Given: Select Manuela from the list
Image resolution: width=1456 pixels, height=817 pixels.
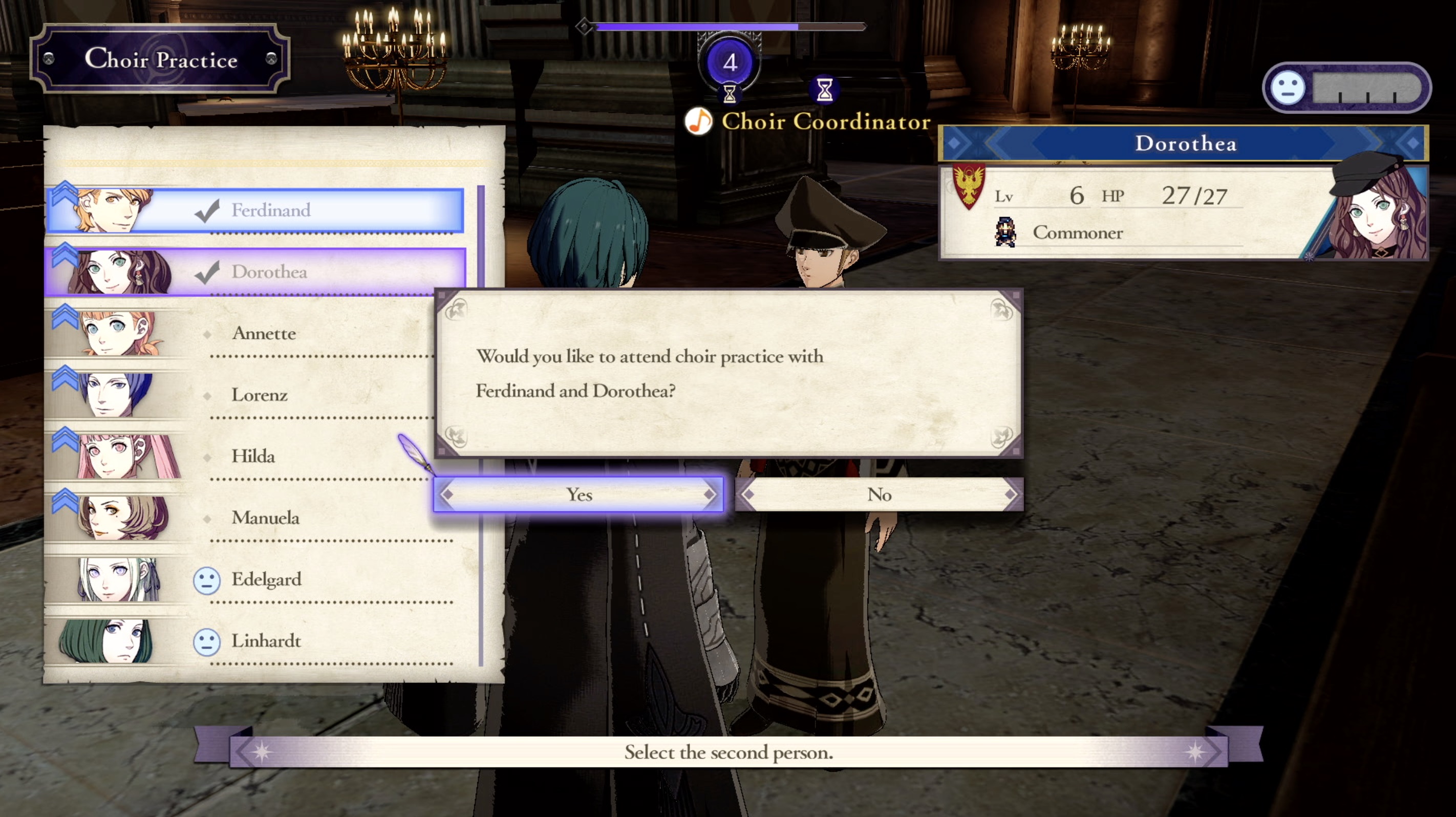Looking at the screenshot, I should pyautogui.click(x=265, y=518).
